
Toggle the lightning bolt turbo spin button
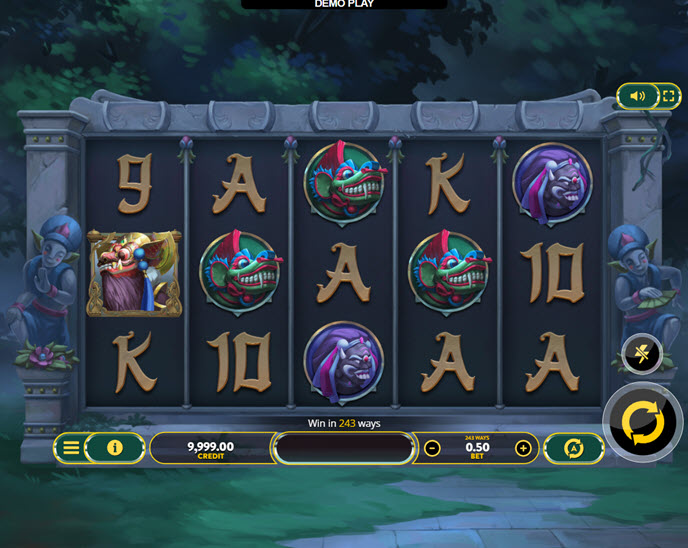pyautogui.click(x=642, y=353)
